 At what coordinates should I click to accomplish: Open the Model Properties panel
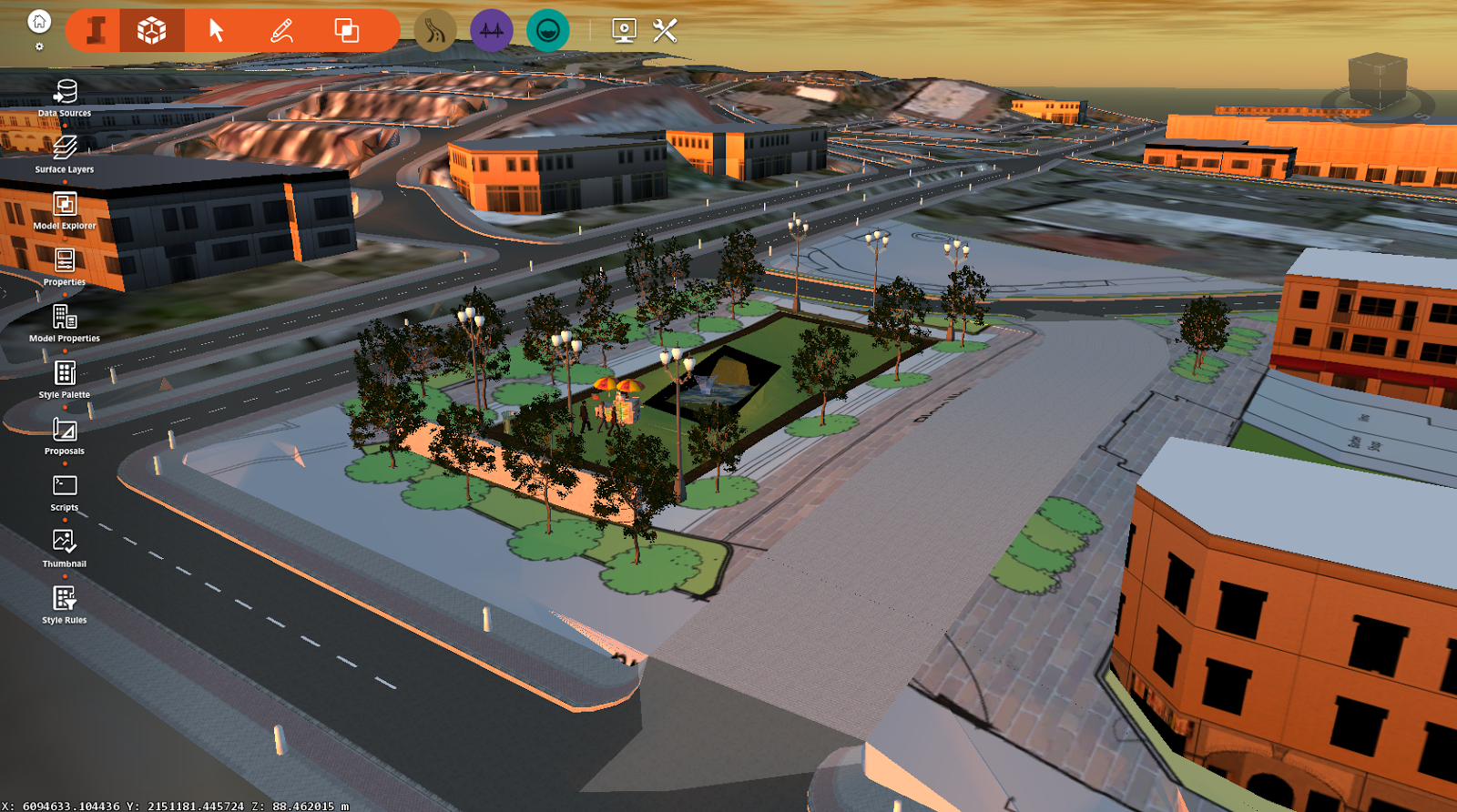coord(64,318)
